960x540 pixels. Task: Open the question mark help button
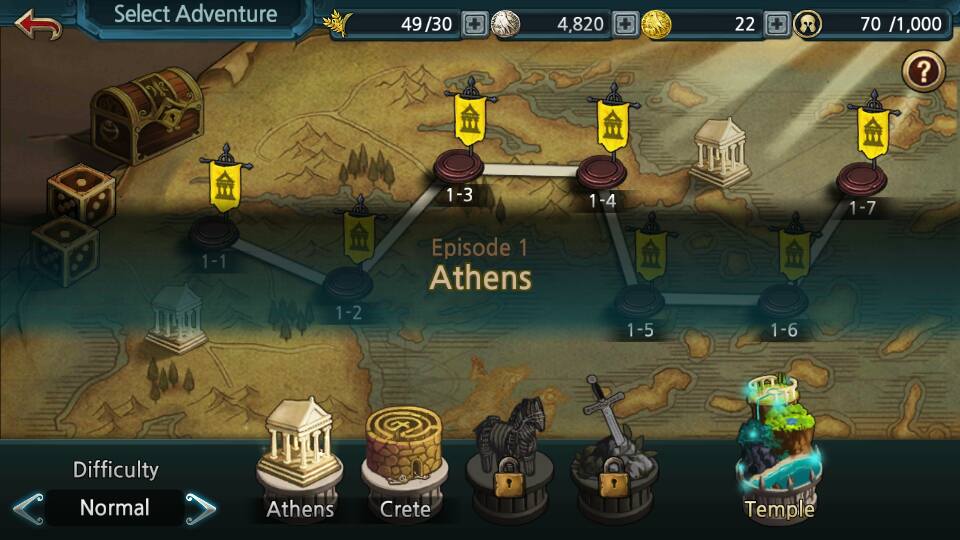click(x=923, y=72)
